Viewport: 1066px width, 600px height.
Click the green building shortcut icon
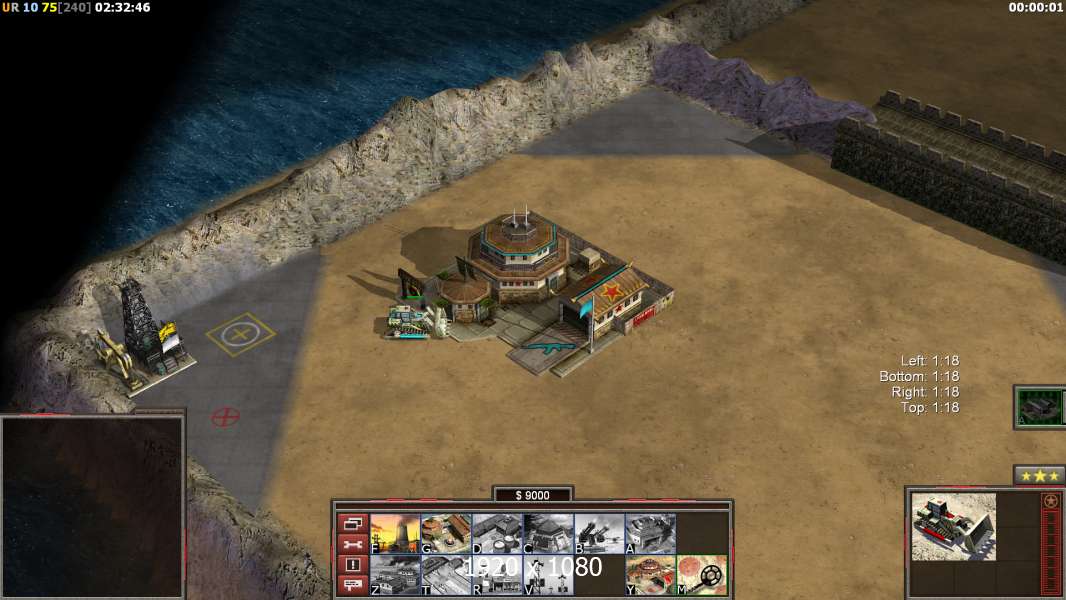point(1039,407)
